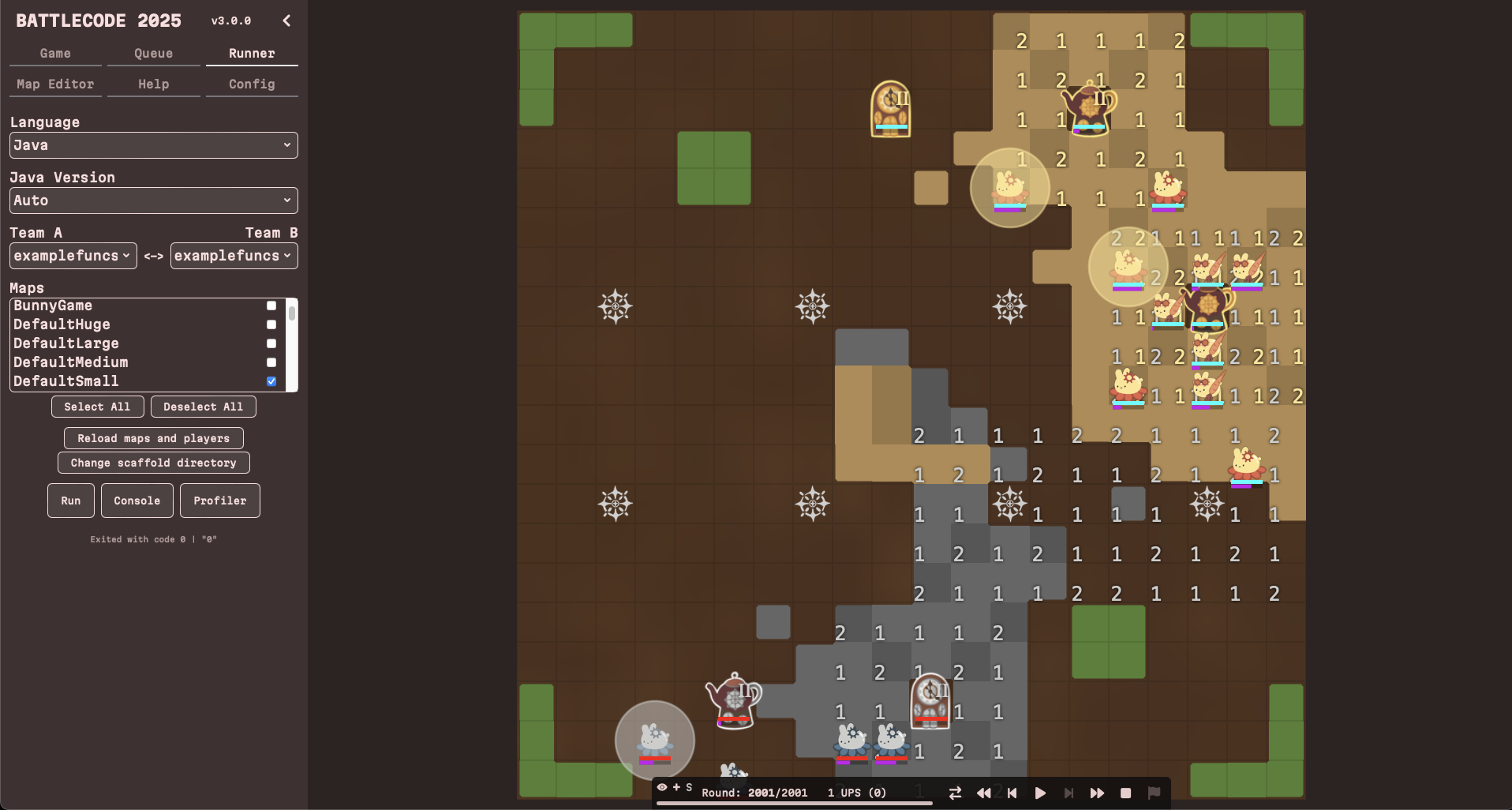
Task: Switch to the Config tab
Action: coord(252,84)
